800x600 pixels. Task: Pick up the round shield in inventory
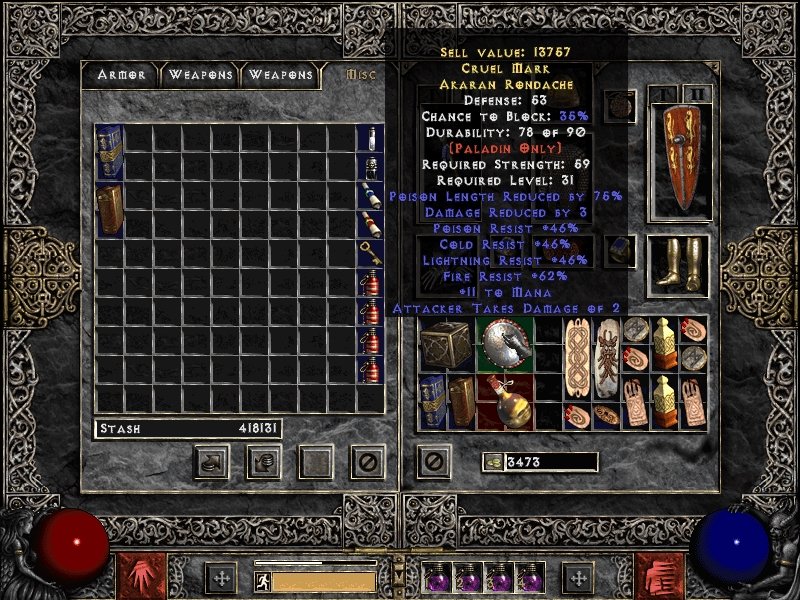(x=504, y=345)
